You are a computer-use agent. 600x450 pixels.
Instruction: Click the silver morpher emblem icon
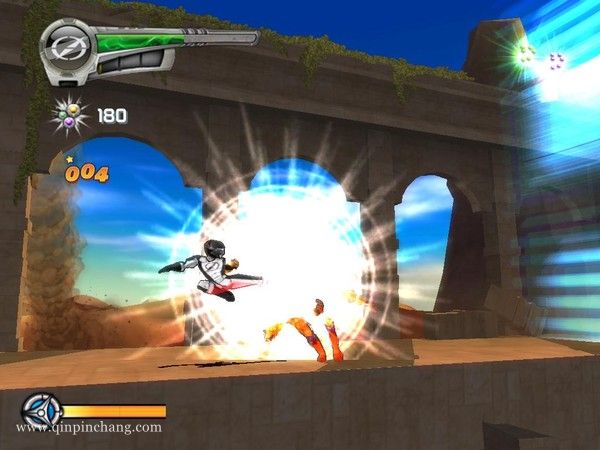tap(67, 44)
